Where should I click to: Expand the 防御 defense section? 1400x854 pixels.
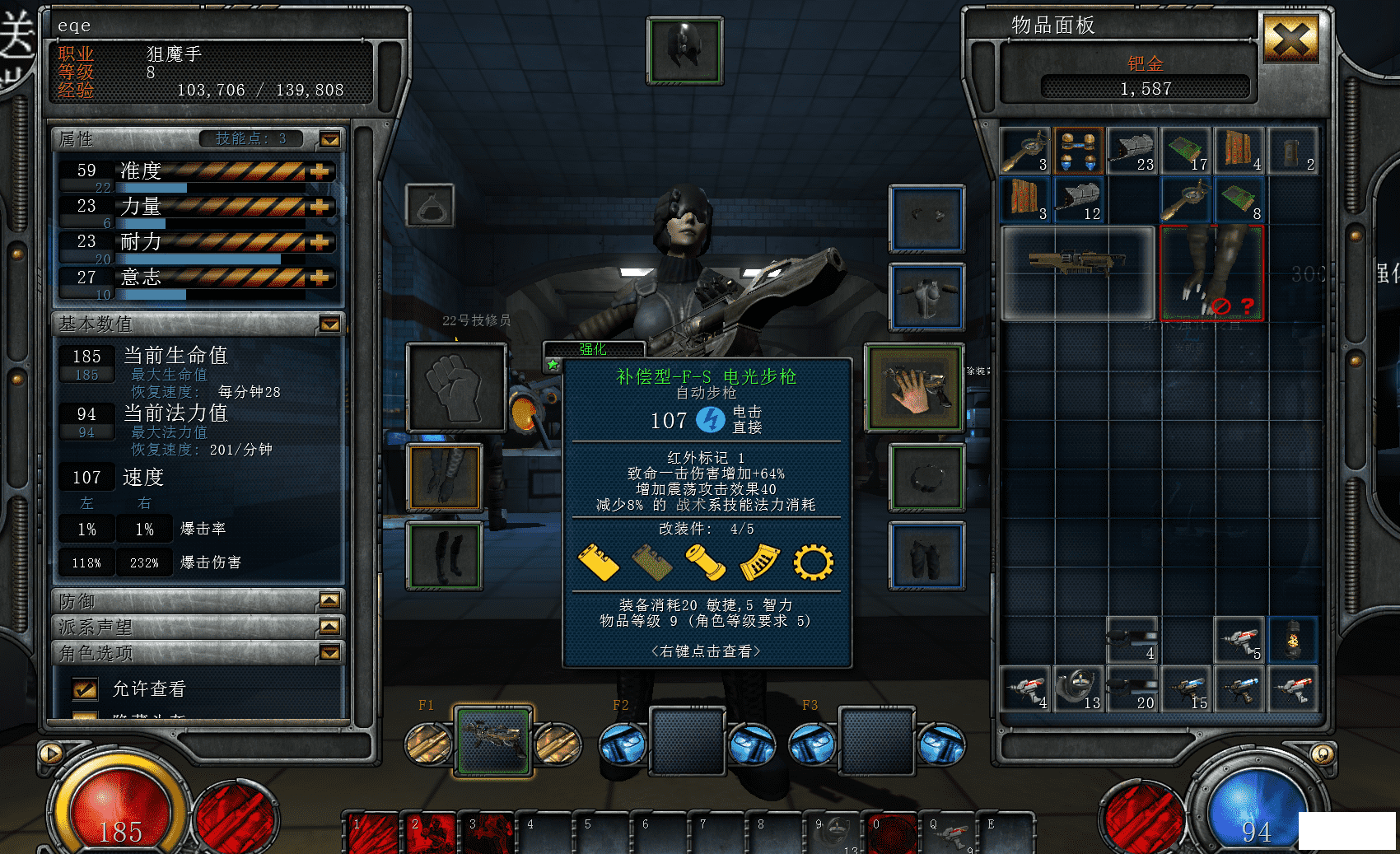[x=329, y=600]
